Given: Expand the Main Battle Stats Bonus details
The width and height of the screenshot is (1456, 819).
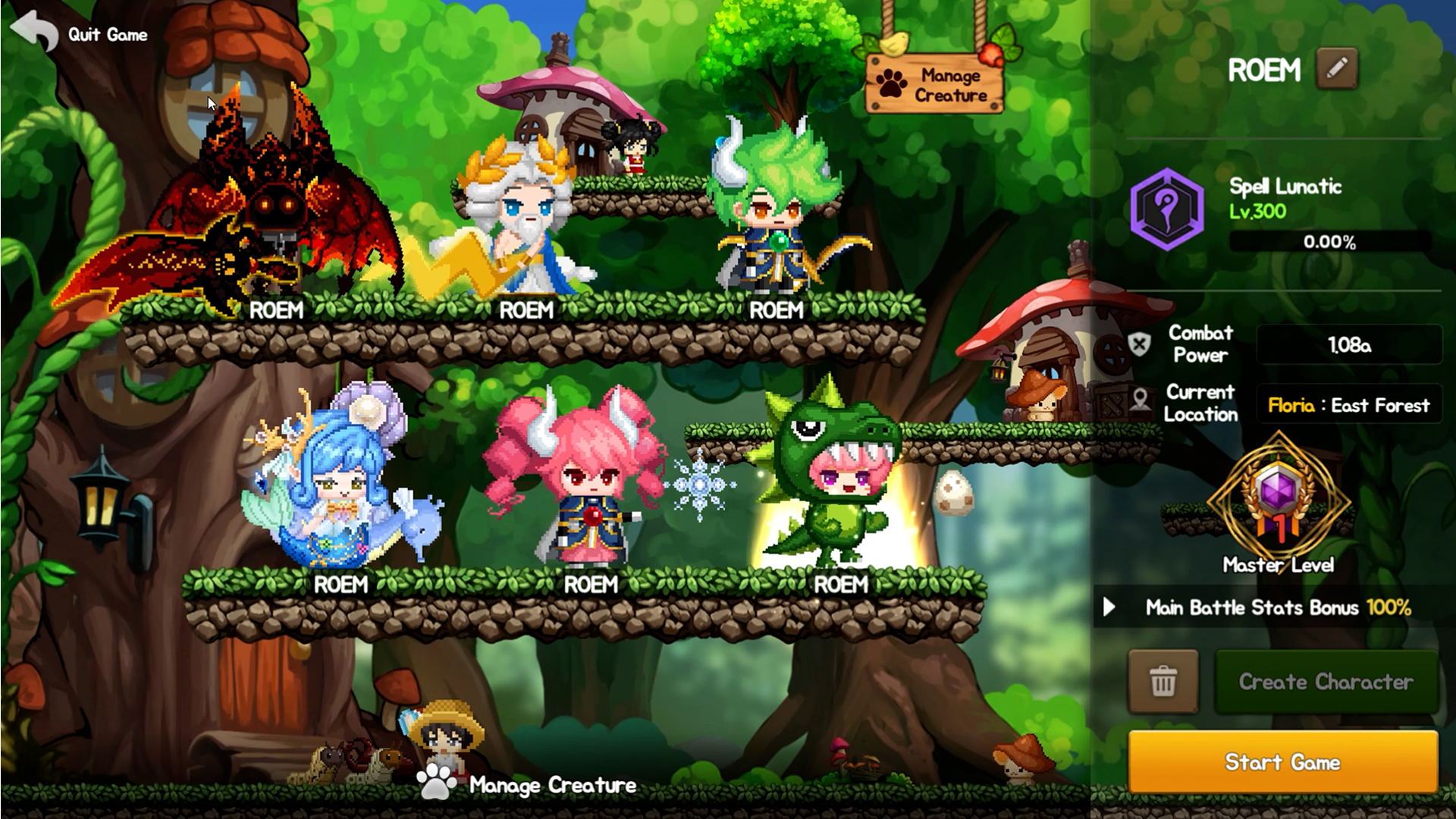Looking at the screenshot, I should (x=1111, y=607).
